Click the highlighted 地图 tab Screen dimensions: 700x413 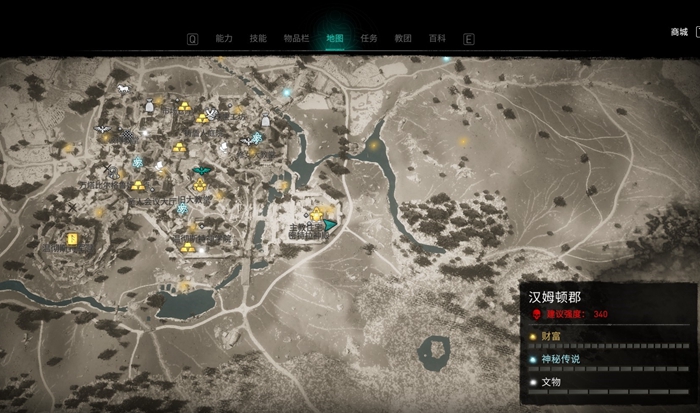point(335,39)
